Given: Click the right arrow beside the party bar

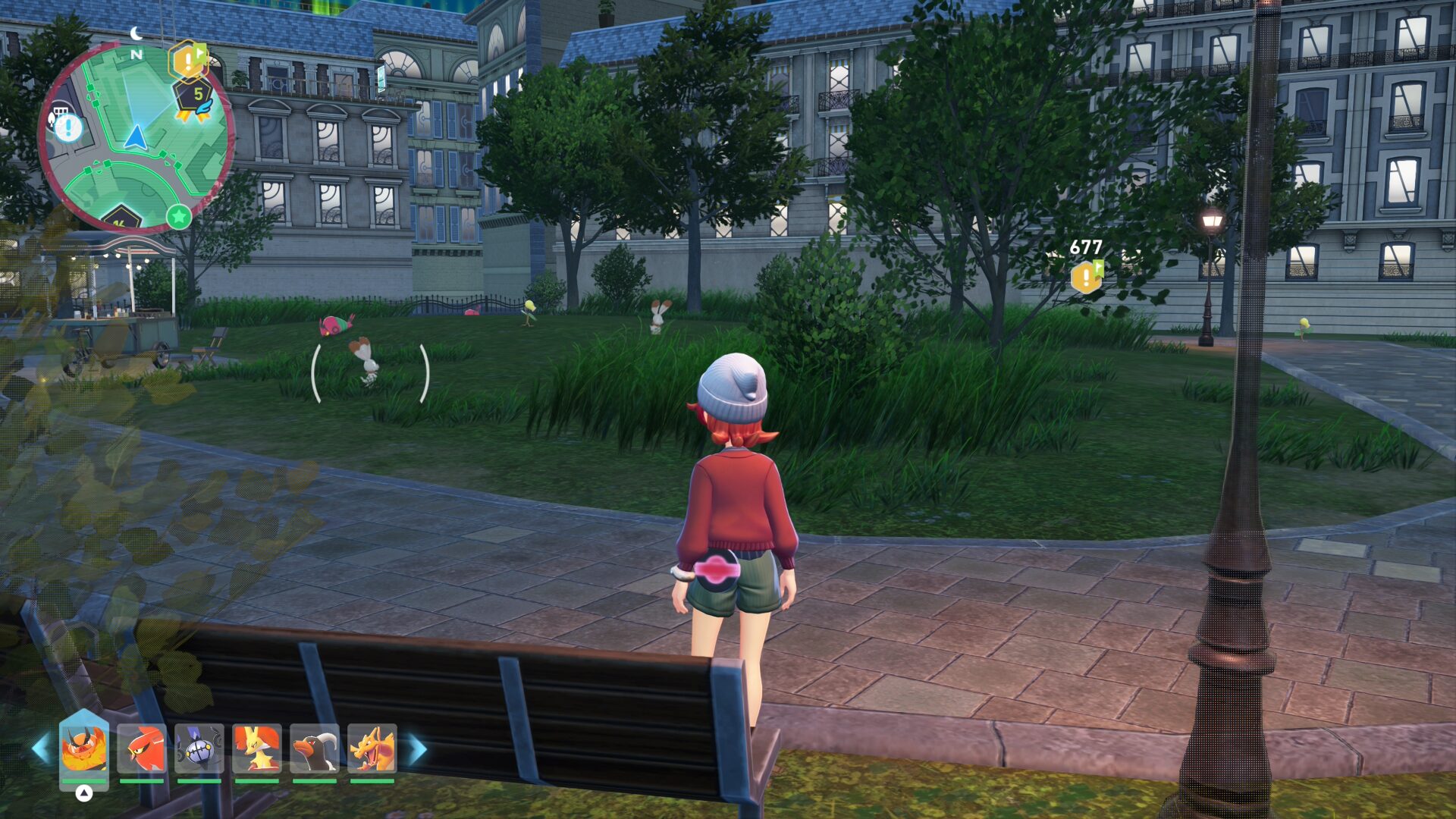Looking at the screenshot, I should pyautogui.click(x=418, y=748).
